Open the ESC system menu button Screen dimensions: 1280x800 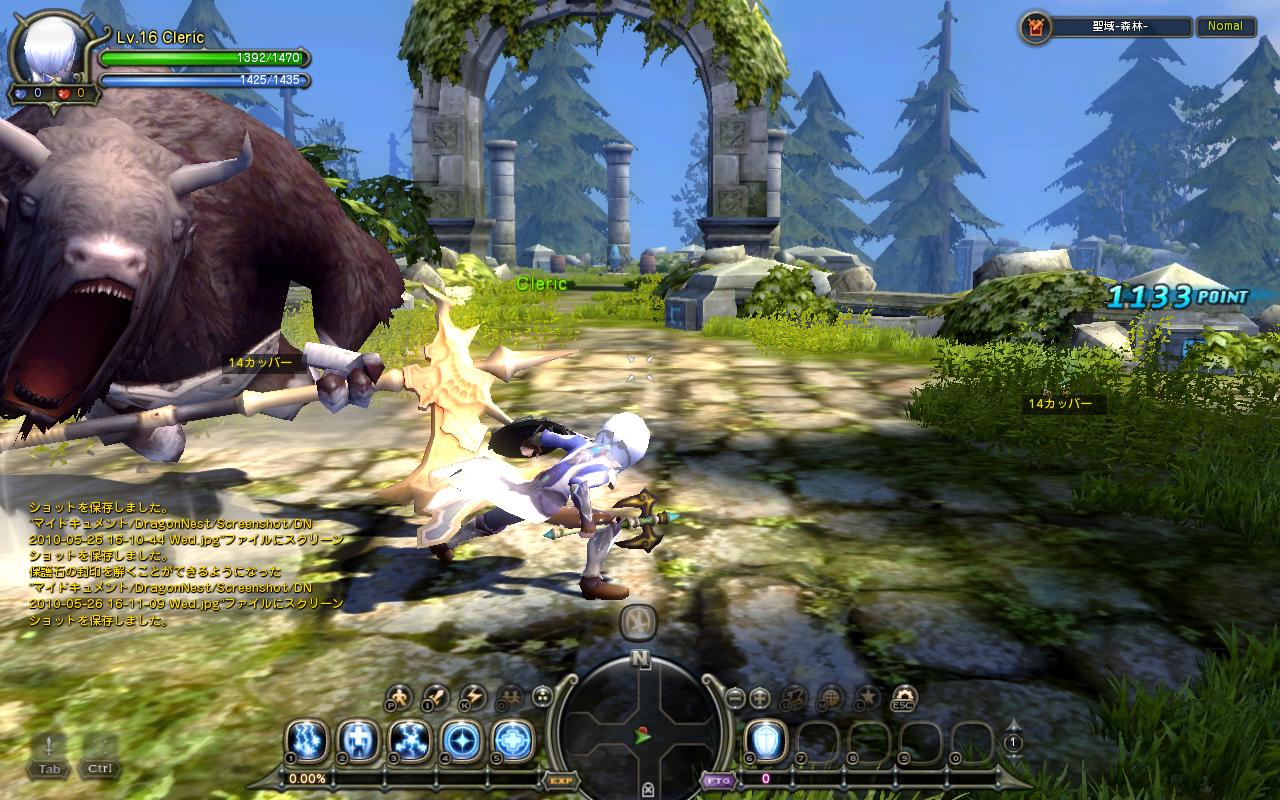[905, 696]
